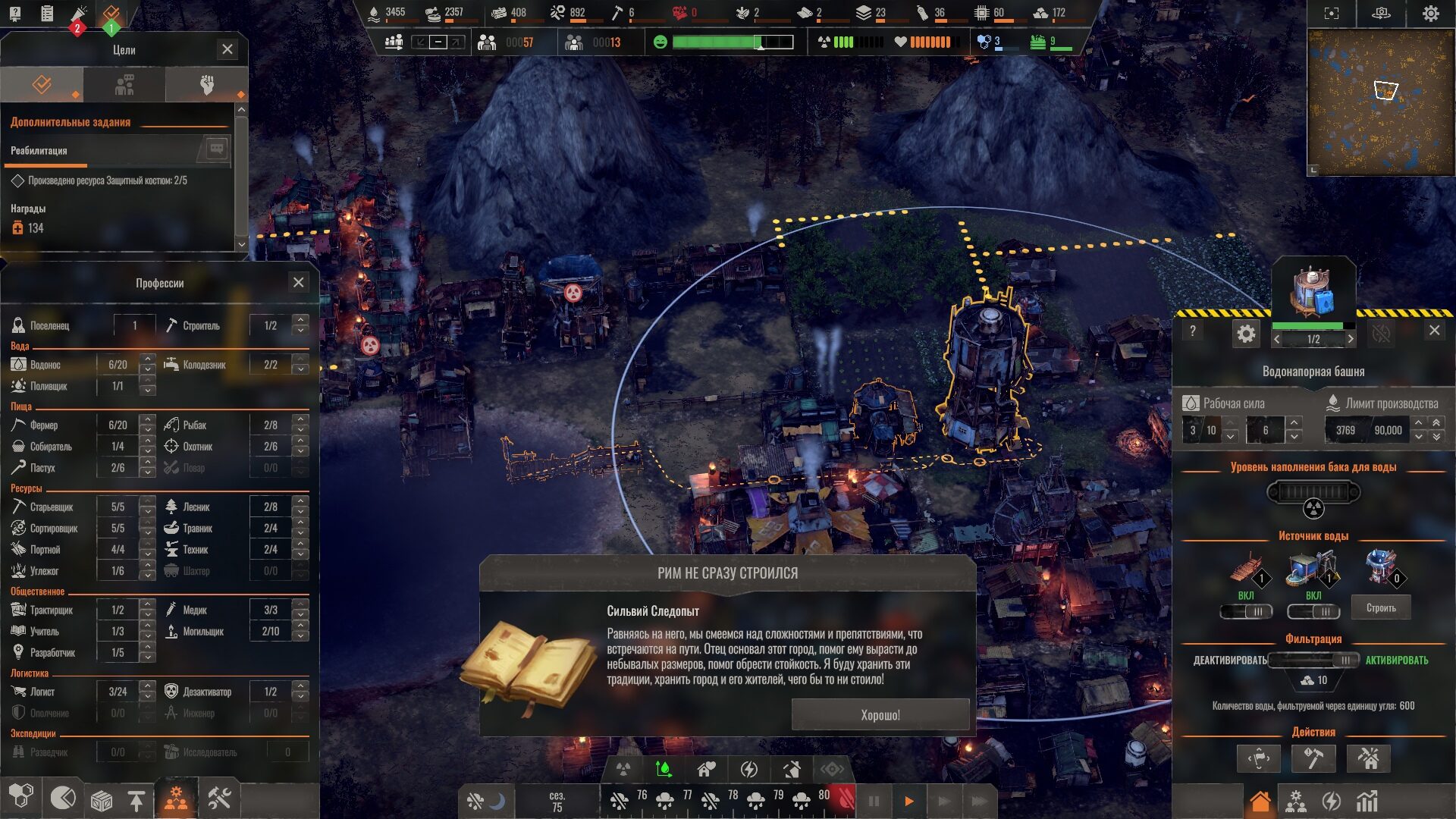Toggle the Фильтрация filtration slider
The width and height of the screenshot is (1456, 819).
[x=1314, y=660]
